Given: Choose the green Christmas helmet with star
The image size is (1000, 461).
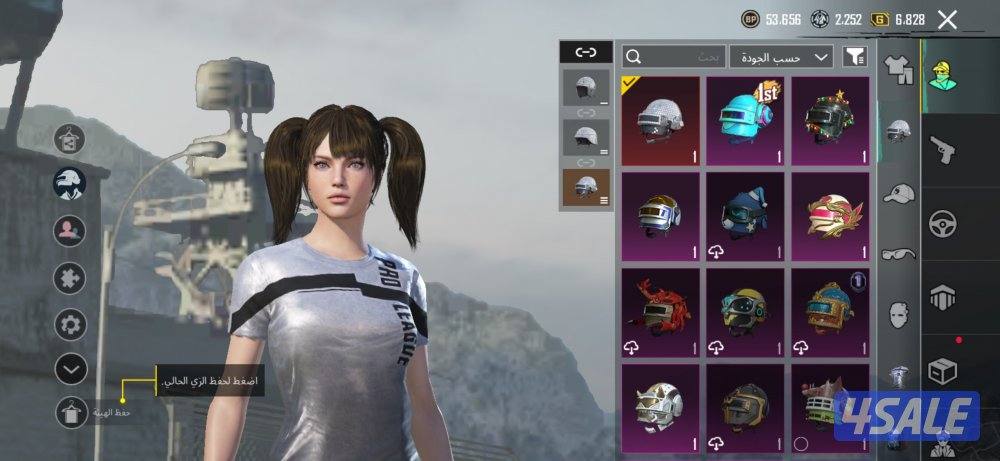Looking at the screenshot, I should pyautogui.click(x=829, y=120).
